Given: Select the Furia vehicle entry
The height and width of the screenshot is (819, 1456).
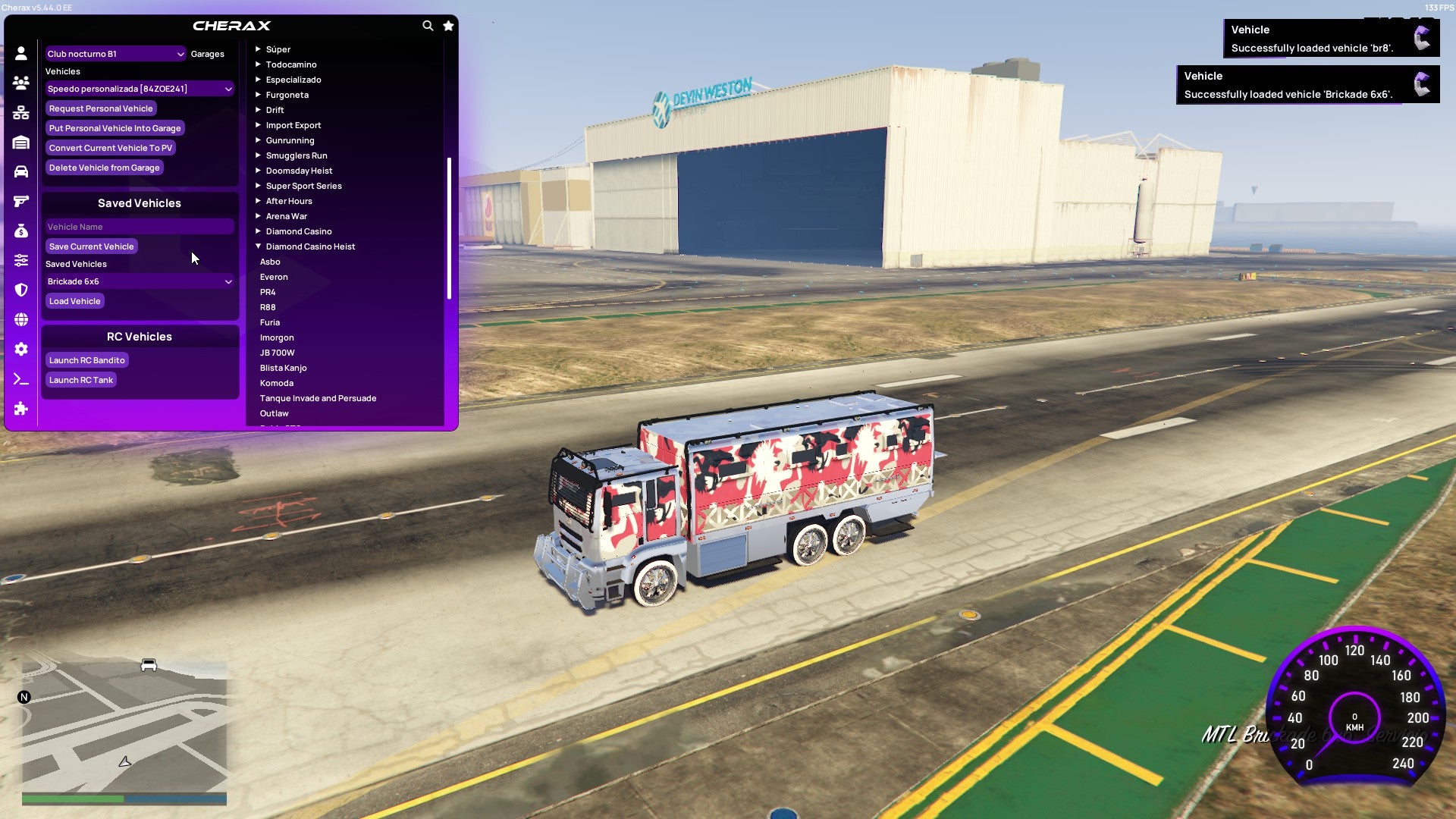Looking at the screenshot, I should pyautogui.click(x=270, y=322).
